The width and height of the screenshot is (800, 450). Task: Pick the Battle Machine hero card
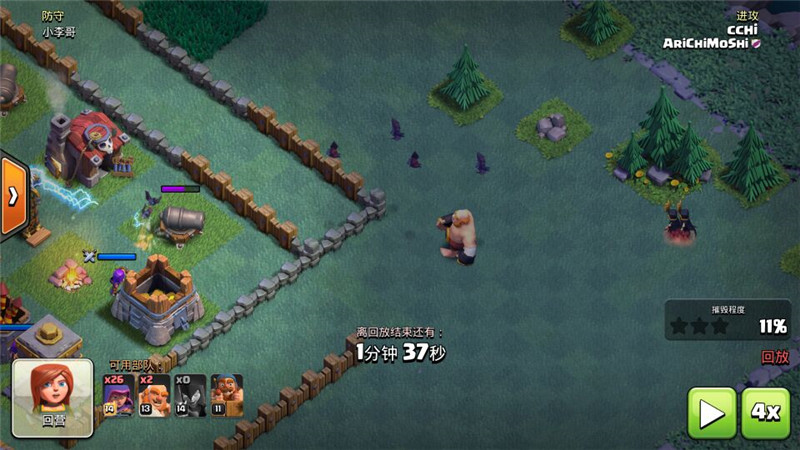coord(226,395)
